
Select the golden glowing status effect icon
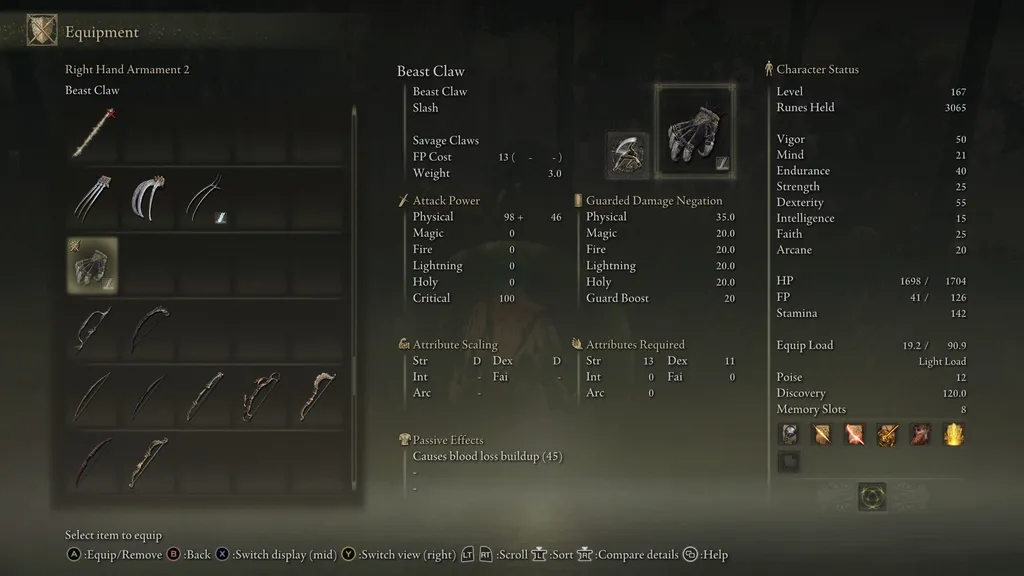[x=954, y=433]
